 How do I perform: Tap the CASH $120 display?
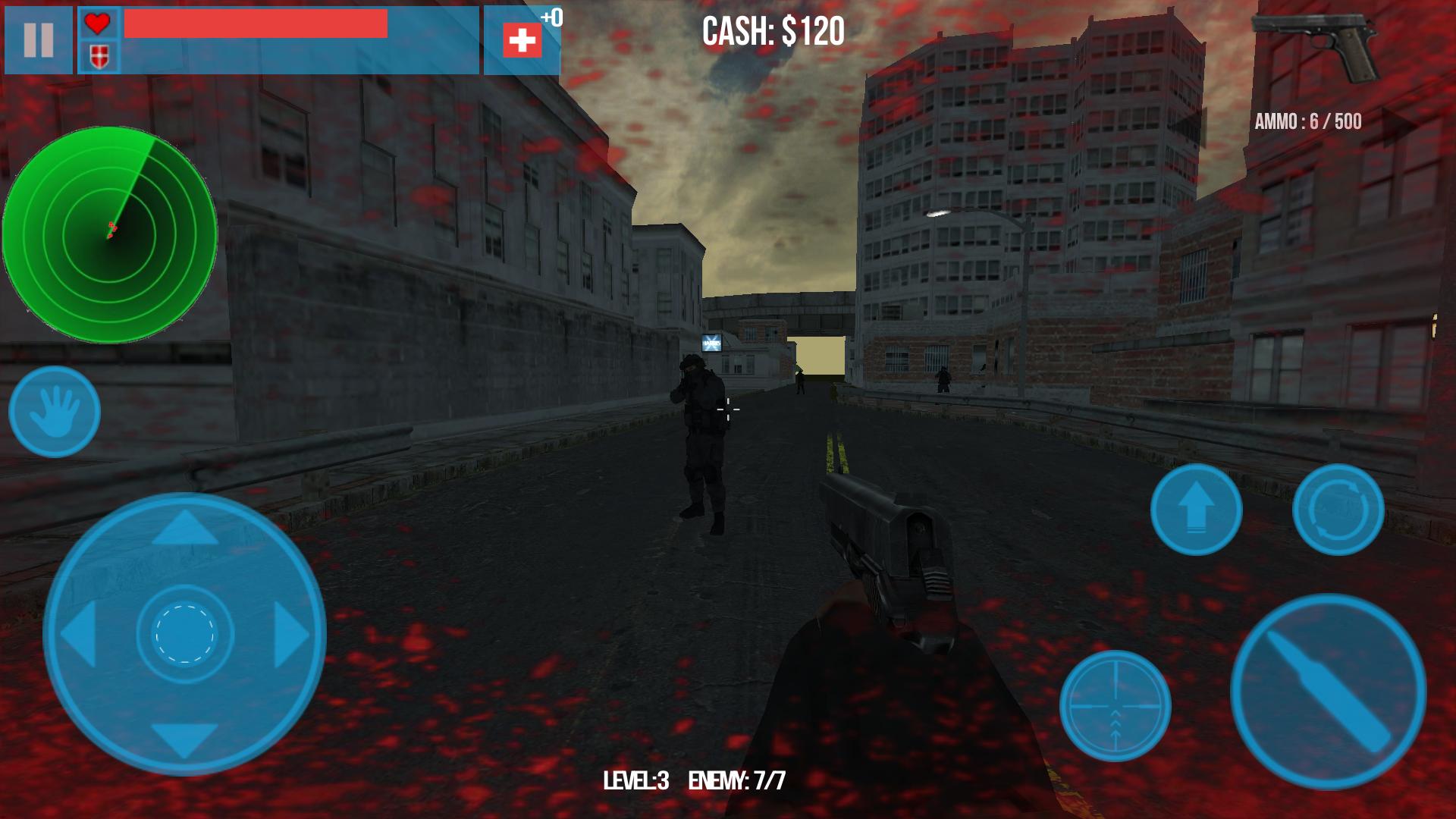[x=772, y=32]
